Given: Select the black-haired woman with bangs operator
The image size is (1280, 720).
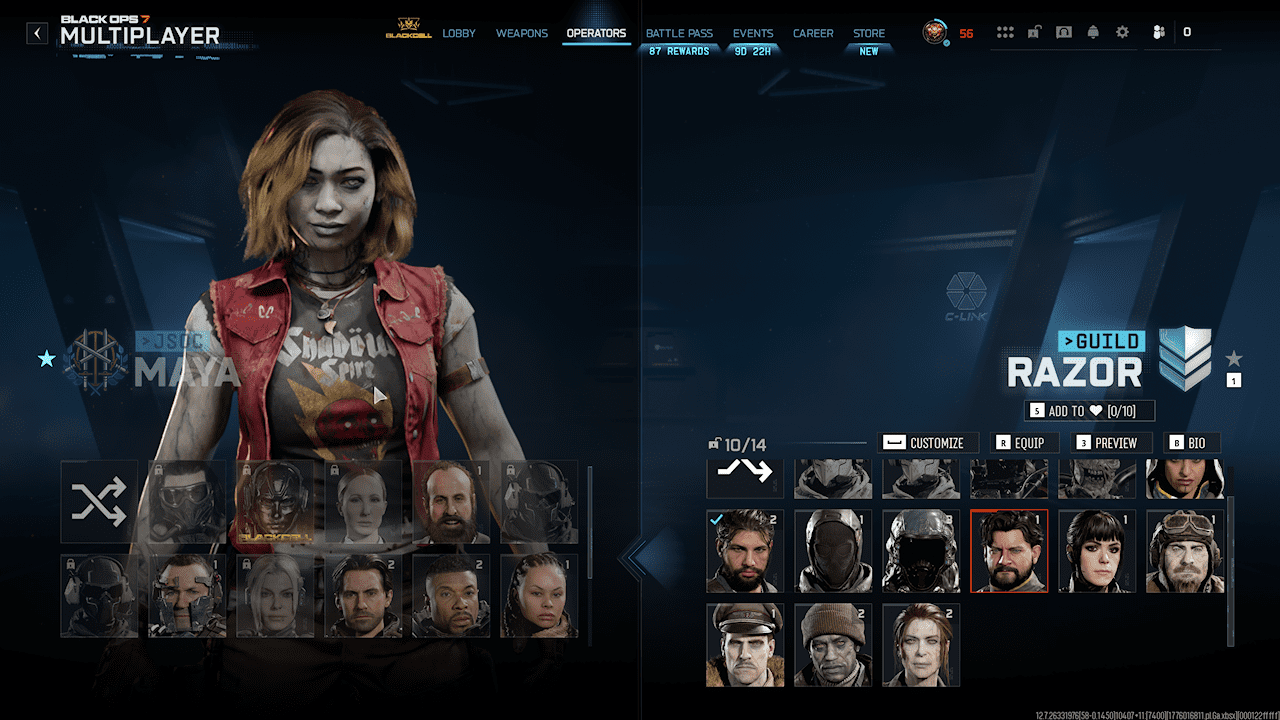Looking at the screenshot, I should [x=1098, y=552].
